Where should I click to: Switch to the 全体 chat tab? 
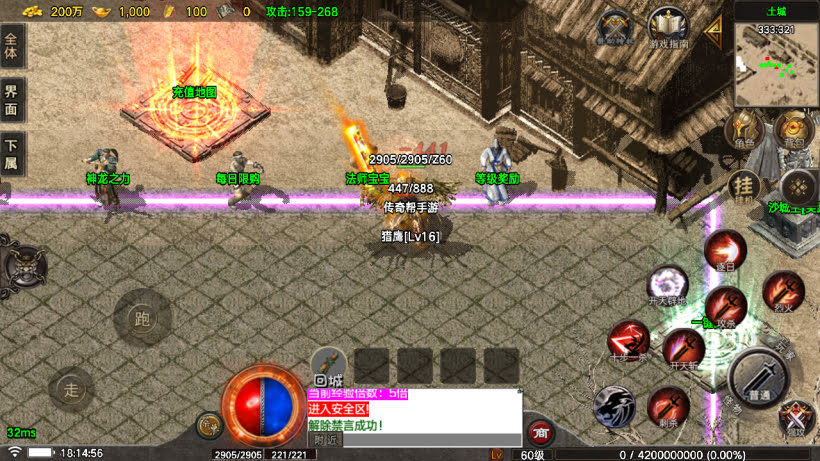click(x=12, y=46)
